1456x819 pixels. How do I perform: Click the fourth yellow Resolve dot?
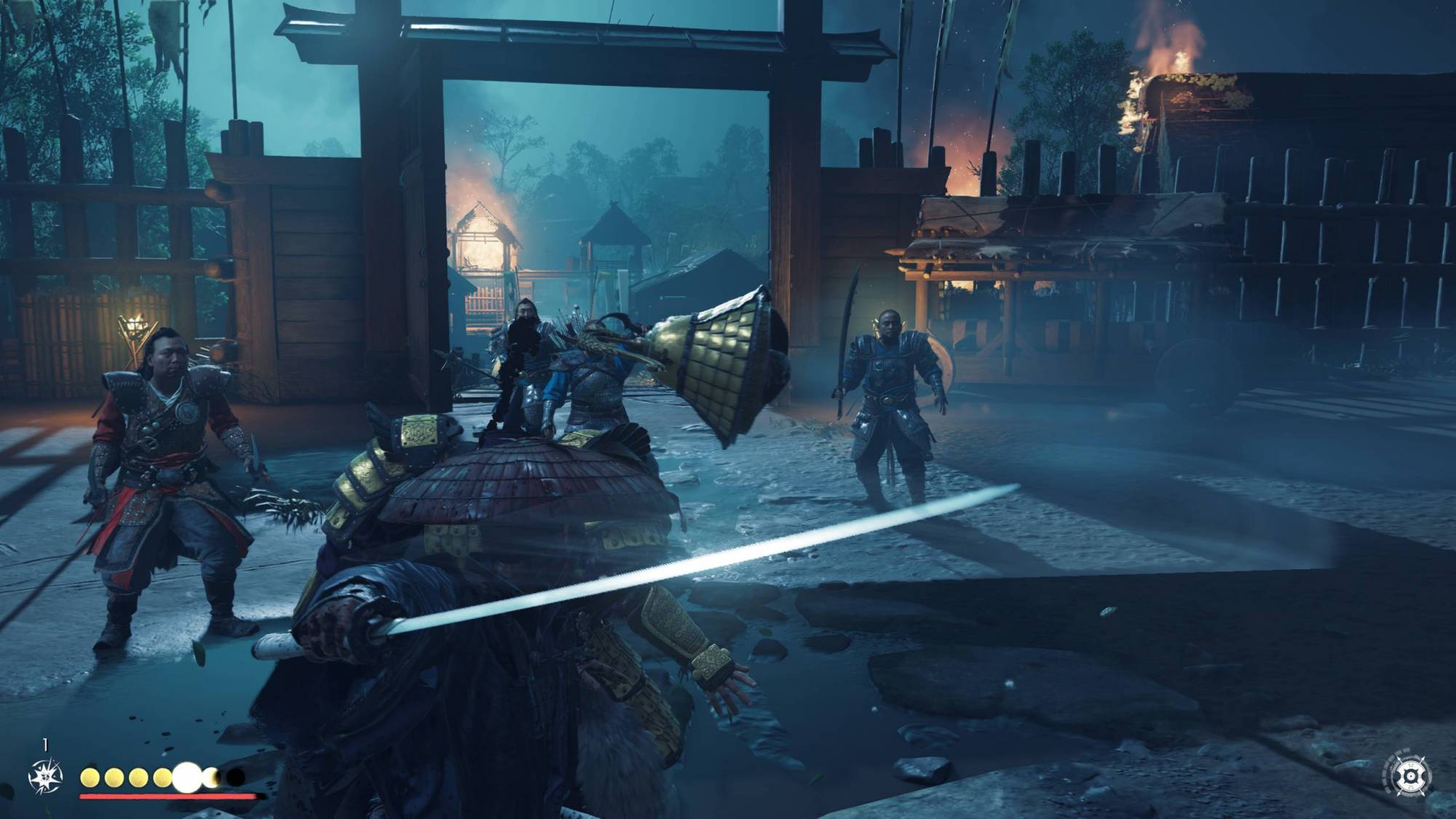(x=162, y=778)
